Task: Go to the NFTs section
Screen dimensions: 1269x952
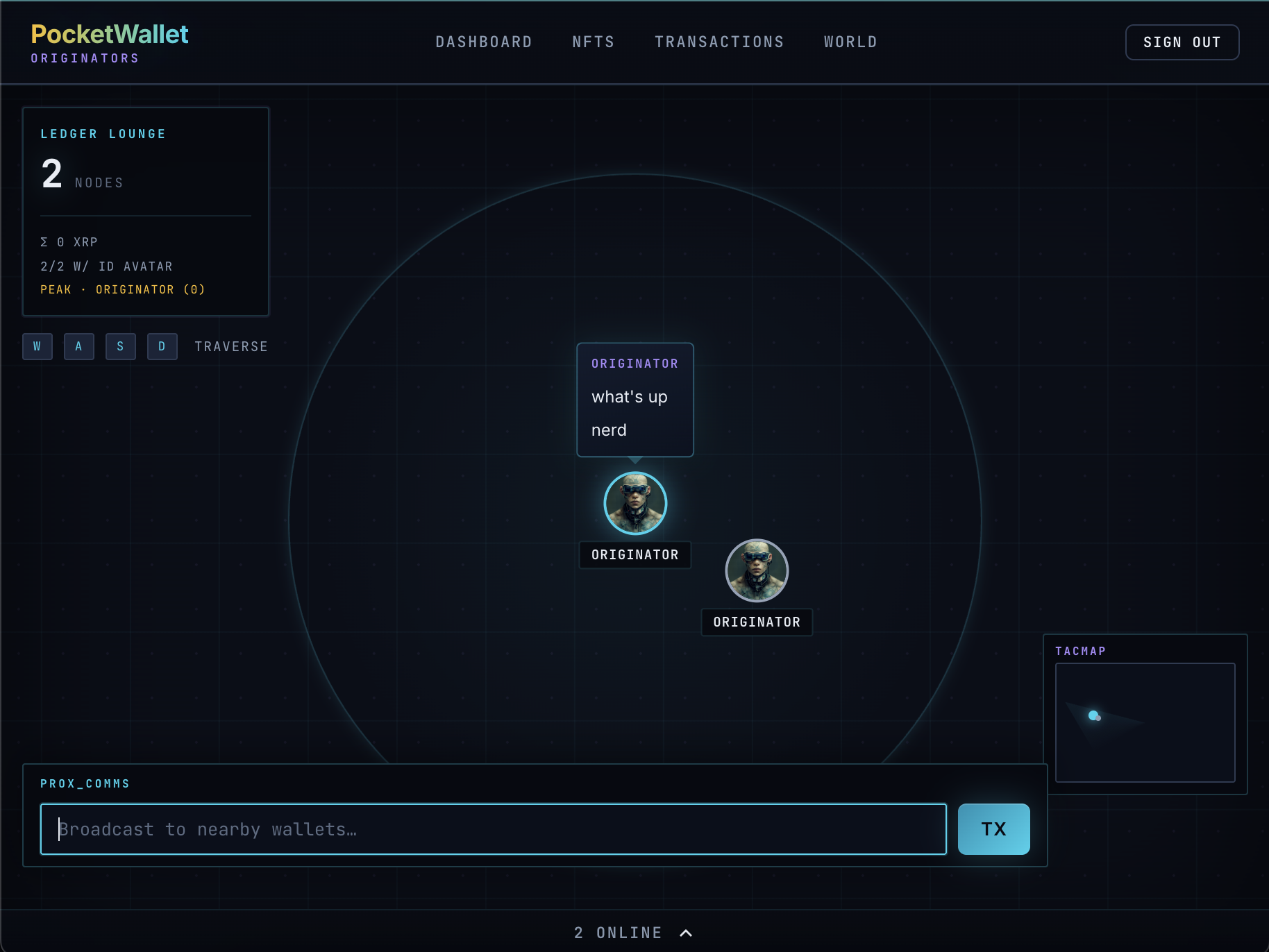Action: point(594,42)
